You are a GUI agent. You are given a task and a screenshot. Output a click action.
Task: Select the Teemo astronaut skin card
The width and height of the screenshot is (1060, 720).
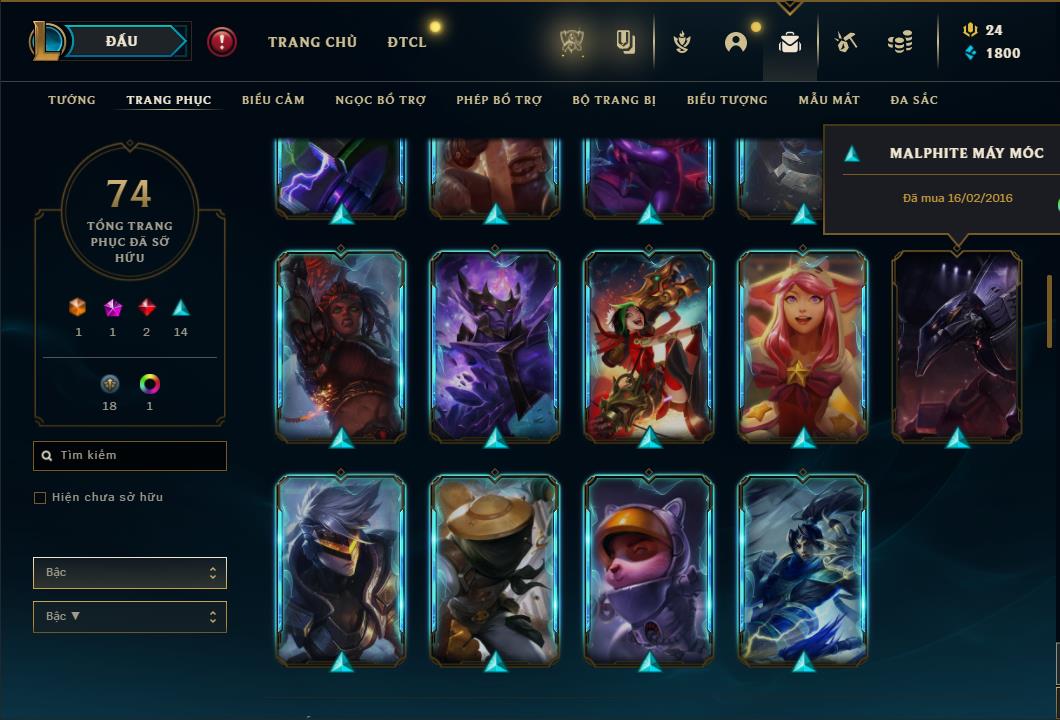[x=649, y=570]
